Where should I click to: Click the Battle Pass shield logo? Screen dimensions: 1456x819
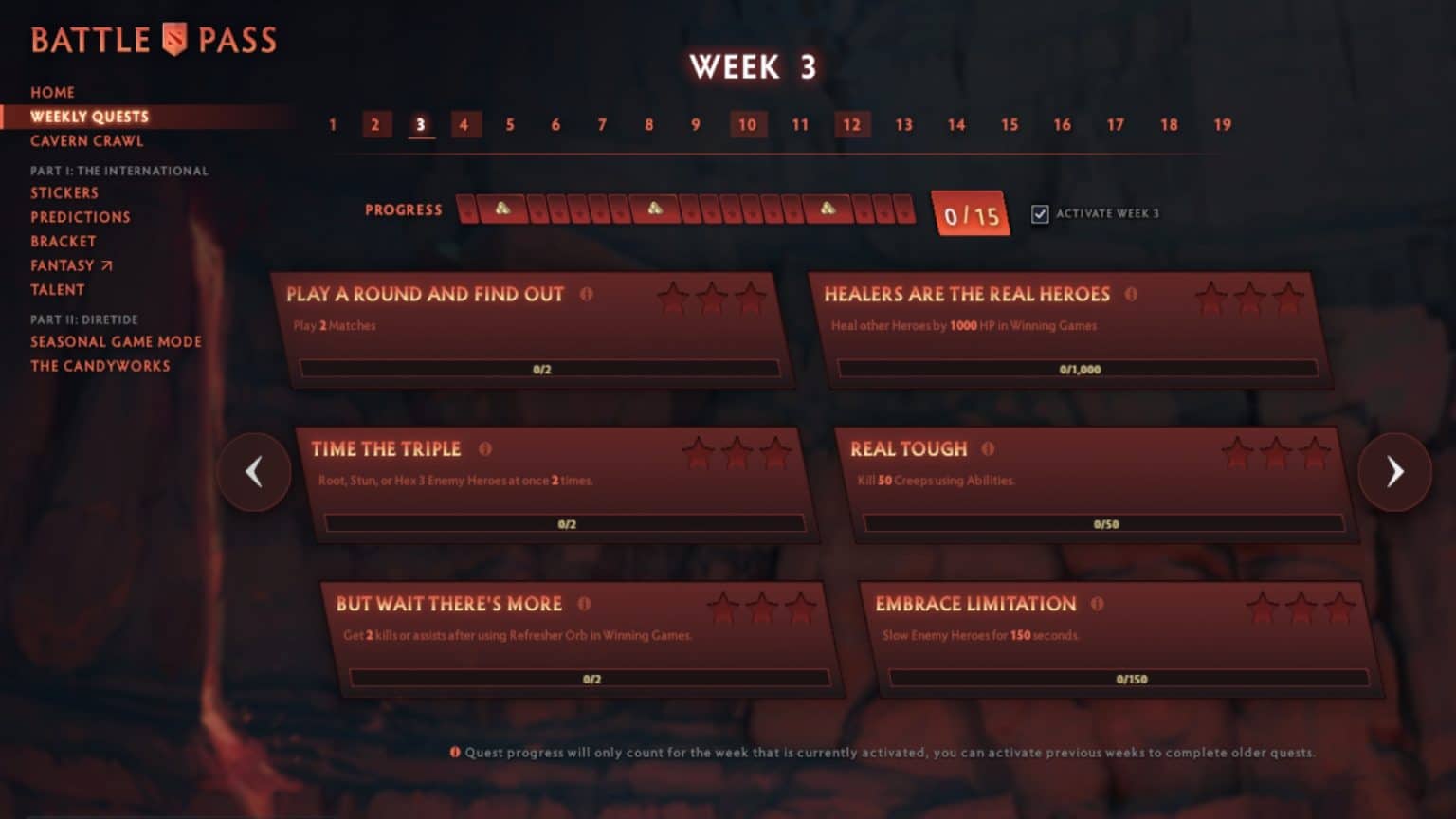[x=173, y=39]
